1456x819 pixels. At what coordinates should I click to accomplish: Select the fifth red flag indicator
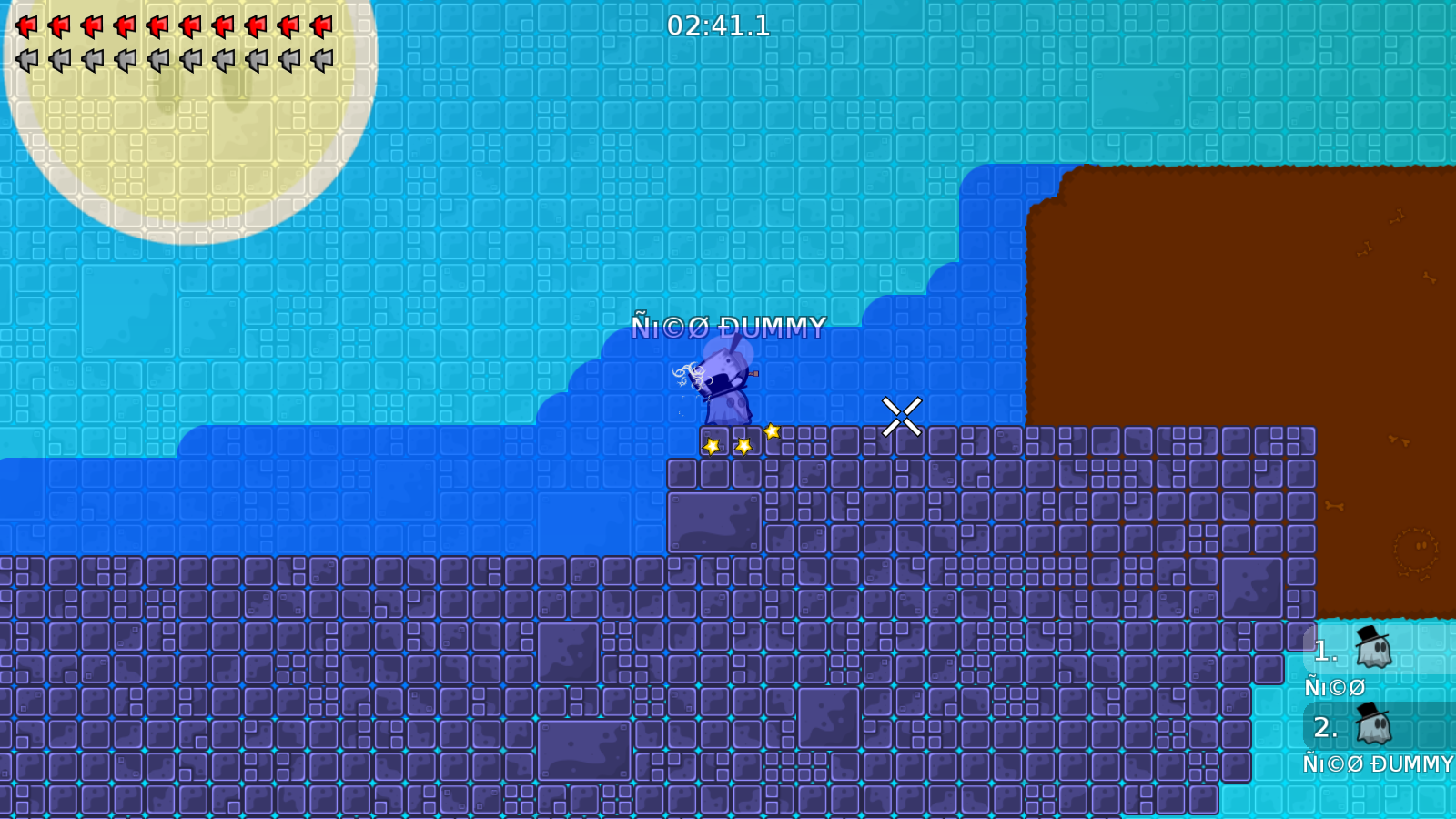157,25
